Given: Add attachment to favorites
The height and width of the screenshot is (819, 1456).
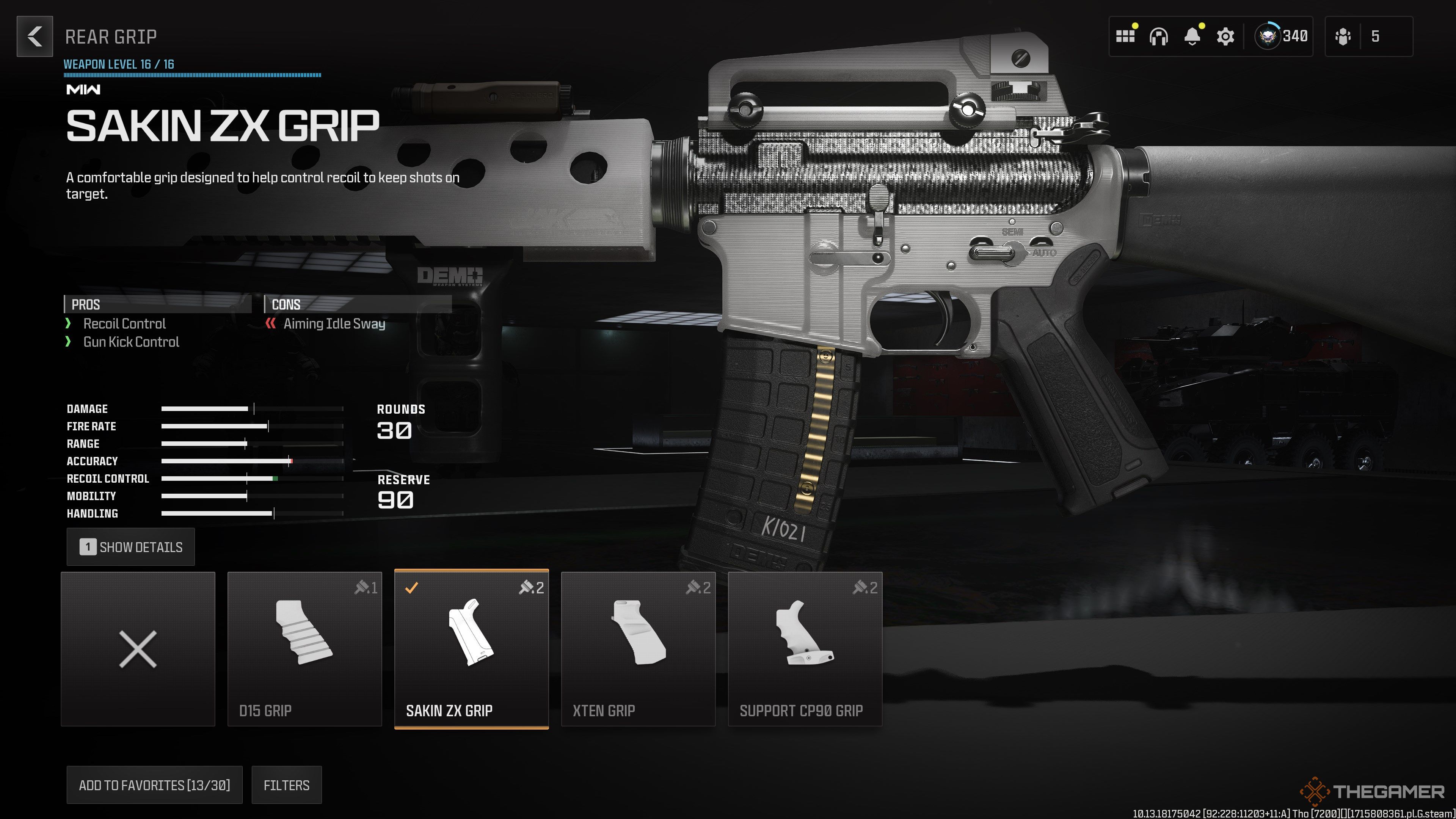Looking at the screenshot, I should (154, 784).
